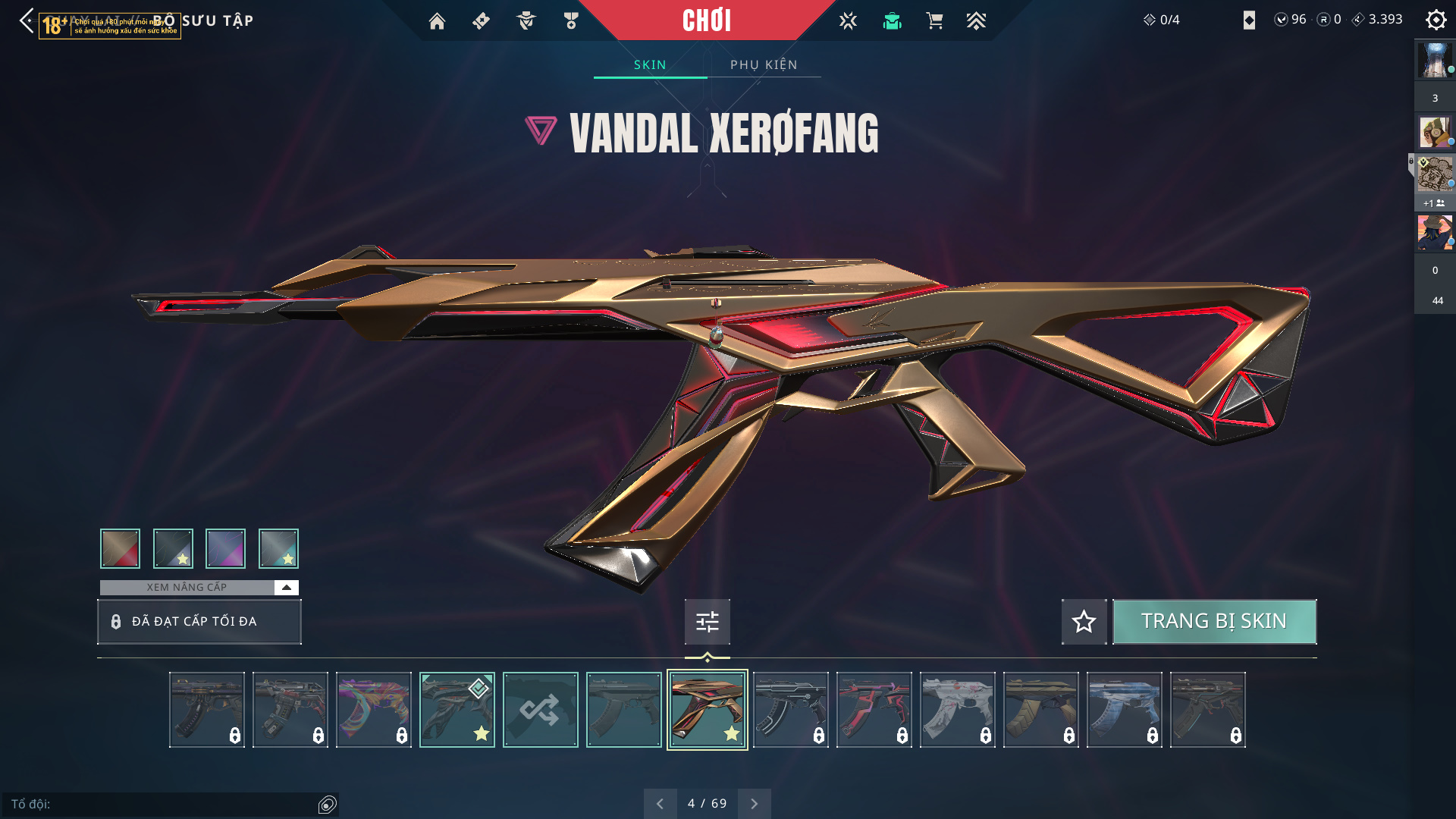
Task: Toggle favorite with the star button
Action: pos(1084,622)
